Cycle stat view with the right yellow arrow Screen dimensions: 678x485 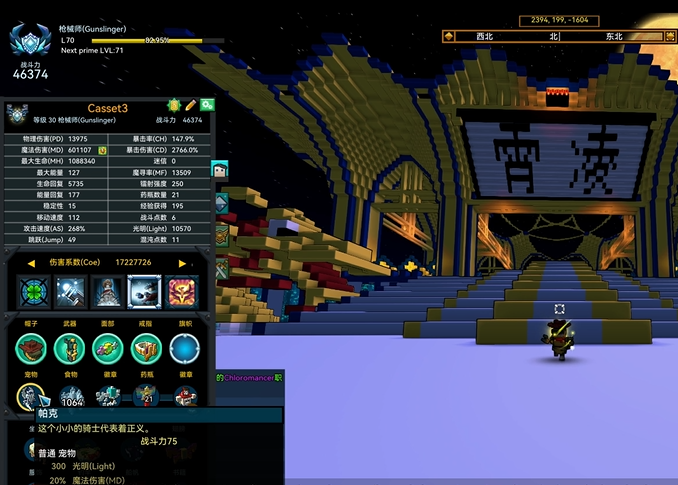pyautogui.click(x=182, y=263)
